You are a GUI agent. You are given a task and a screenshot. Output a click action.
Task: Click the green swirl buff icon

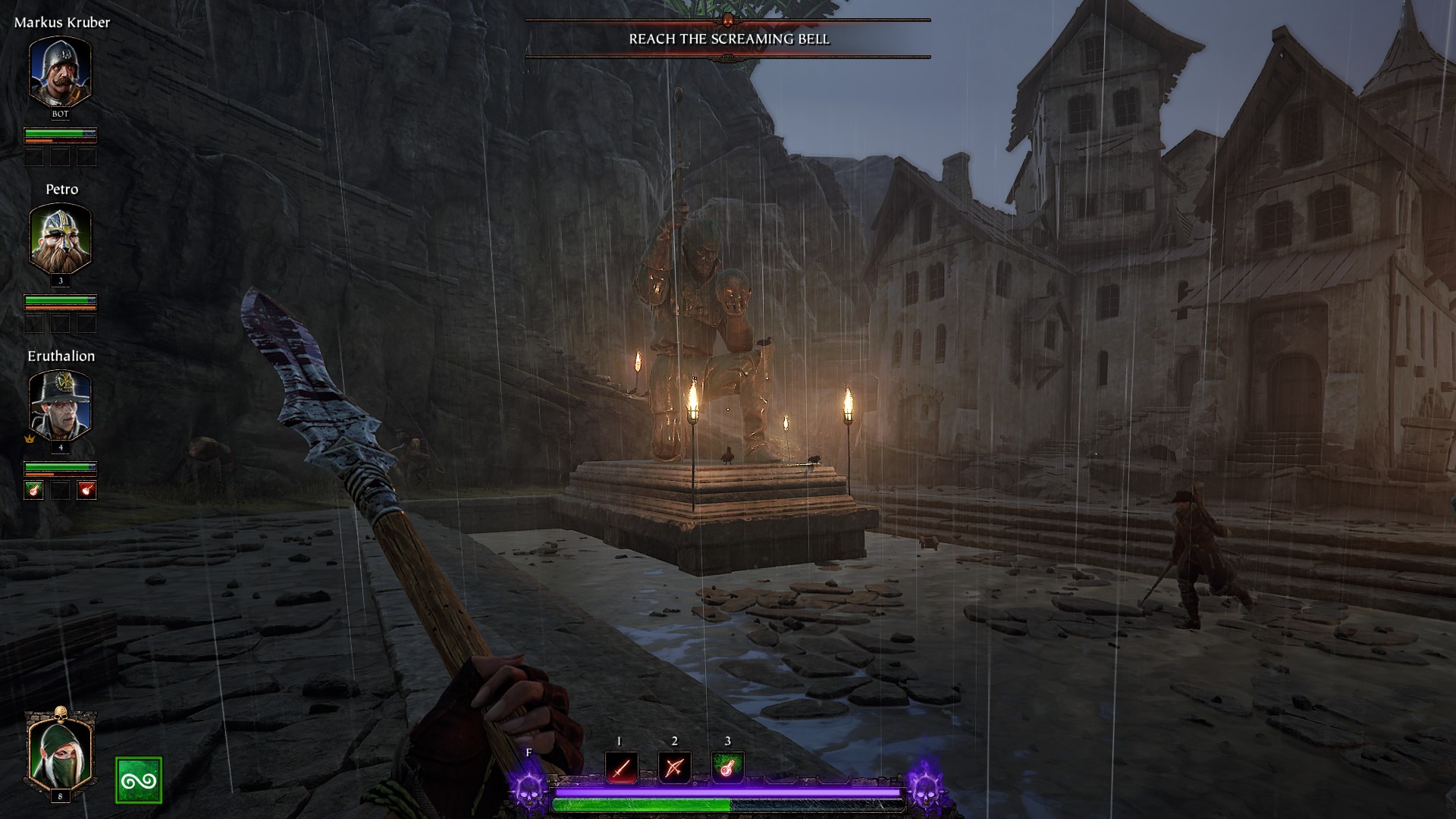[139, 780]
